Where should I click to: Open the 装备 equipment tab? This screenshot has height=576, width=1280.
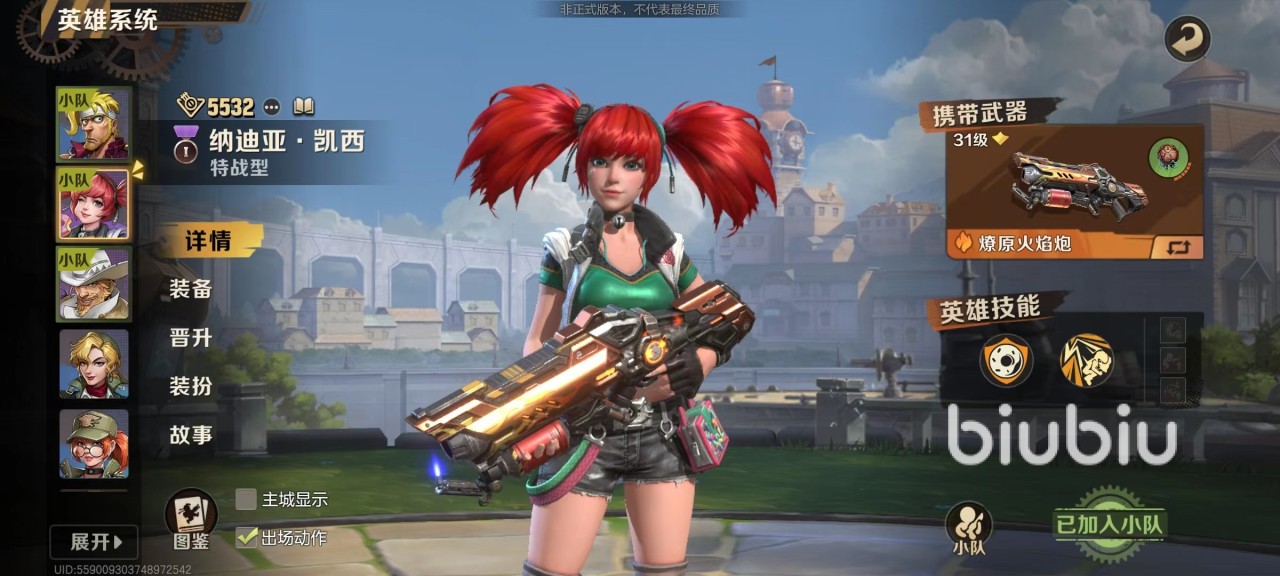(191, 289)
